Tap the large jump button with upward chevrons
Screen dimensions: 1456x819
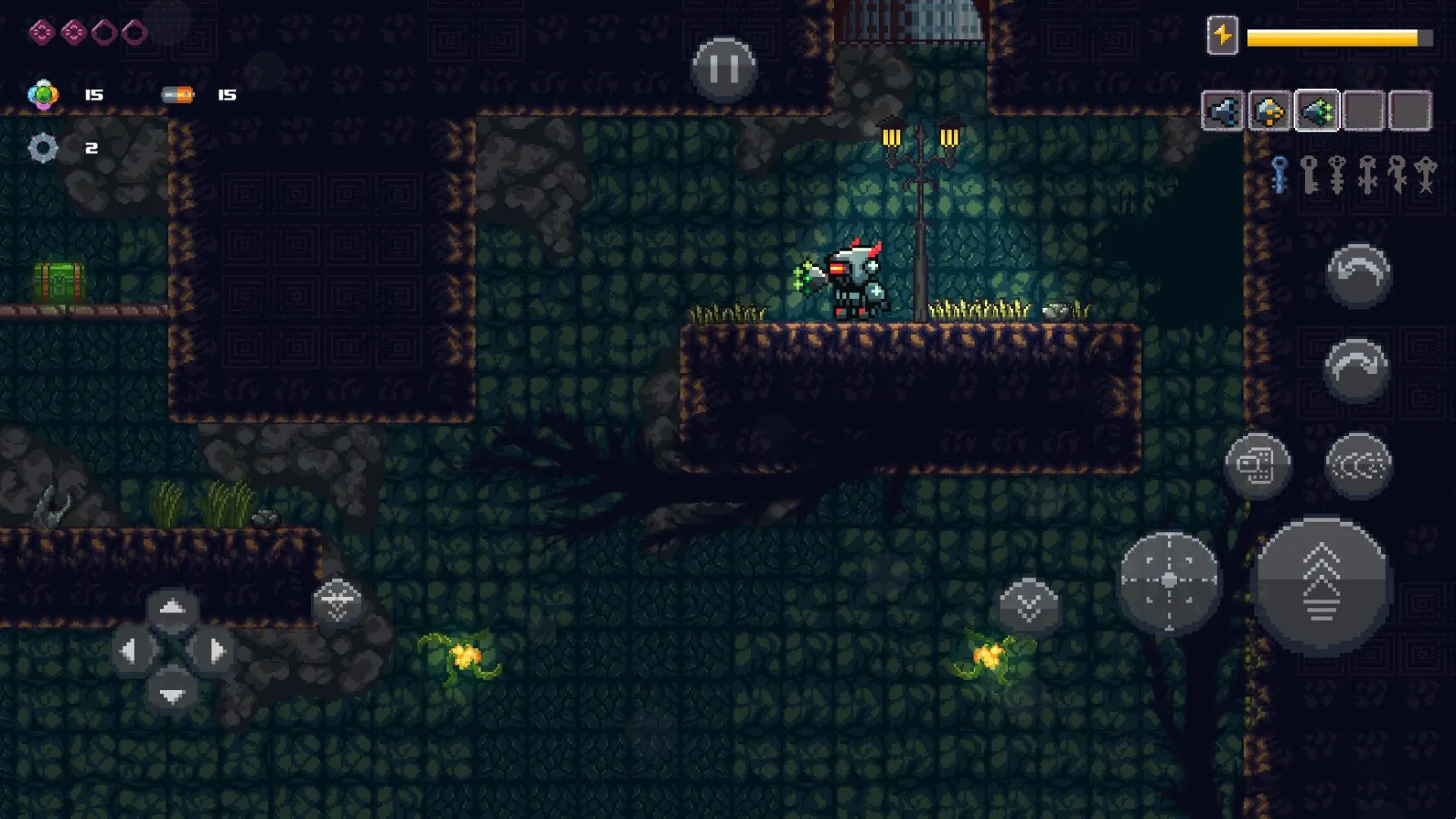tap(1321, 584)
